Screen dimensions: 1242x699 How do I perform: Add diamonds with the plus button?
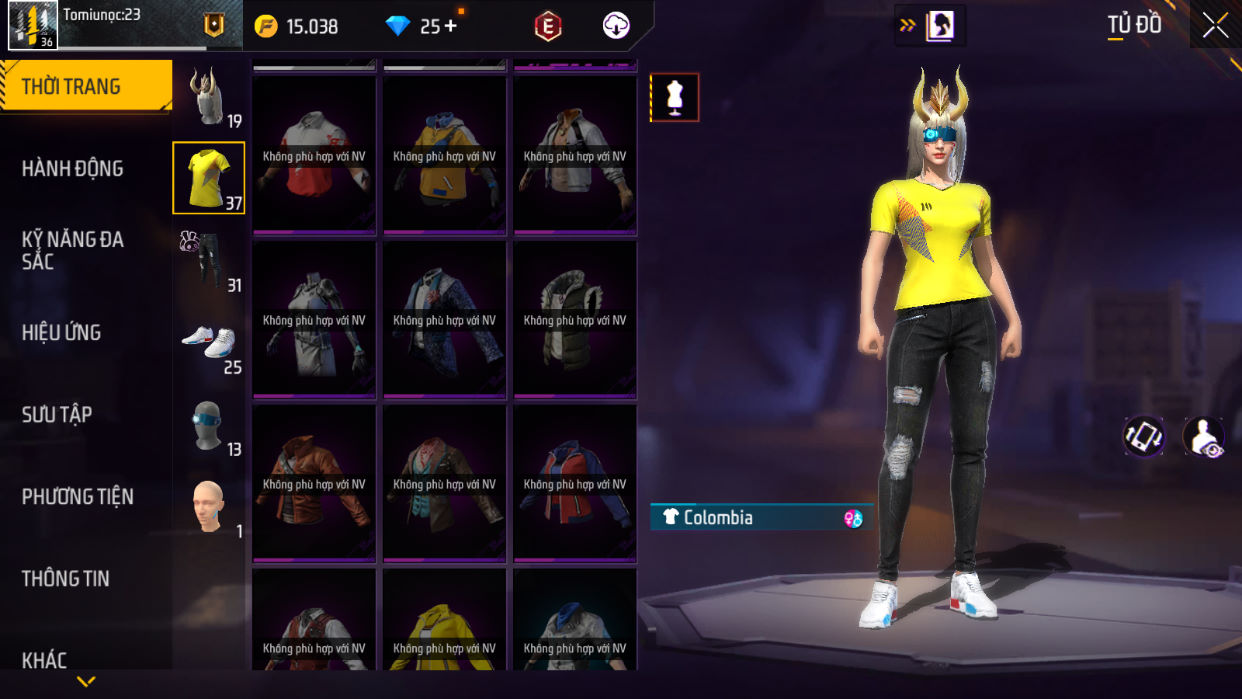pos(450,26)
